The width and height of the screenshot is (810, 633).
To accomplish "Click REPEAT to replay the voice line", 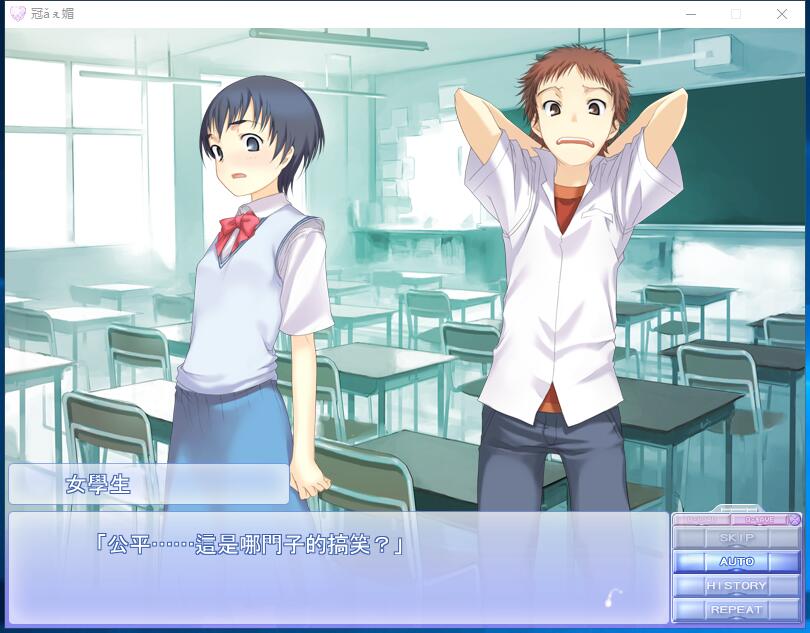I will (737, 610).
